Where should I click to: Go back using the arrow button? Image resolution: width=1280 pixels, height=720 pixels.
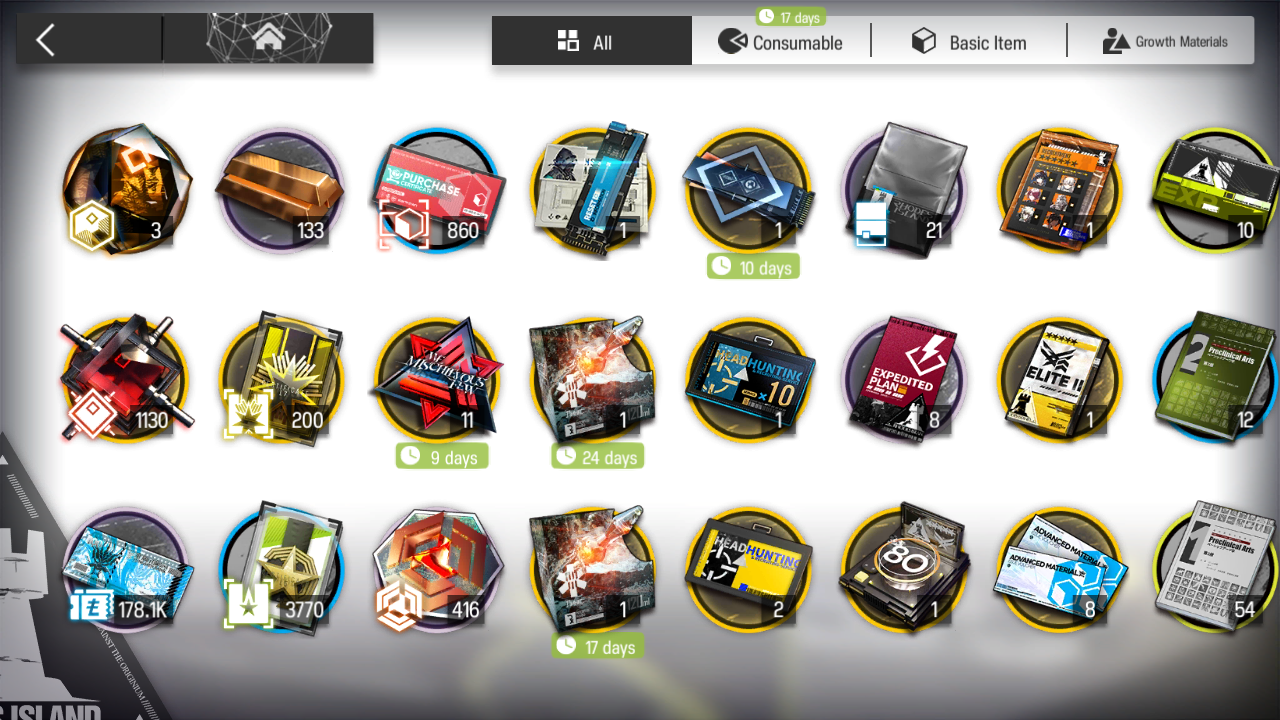[45, 40]
